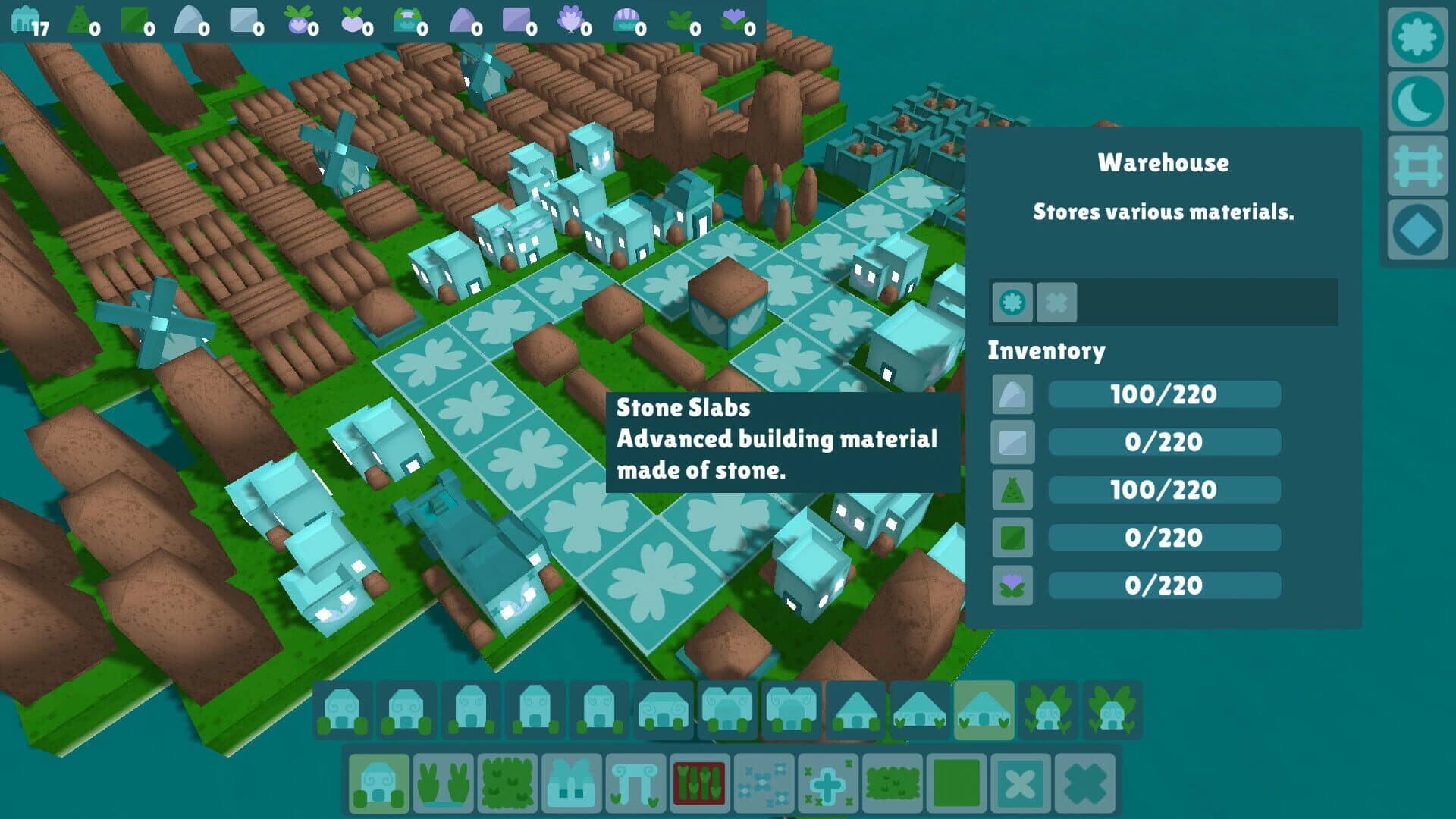Enable the empty worker slot in the Warehouse panel
The height and width of the screenshot is (819, 1456).
[x=1054, y=301]
